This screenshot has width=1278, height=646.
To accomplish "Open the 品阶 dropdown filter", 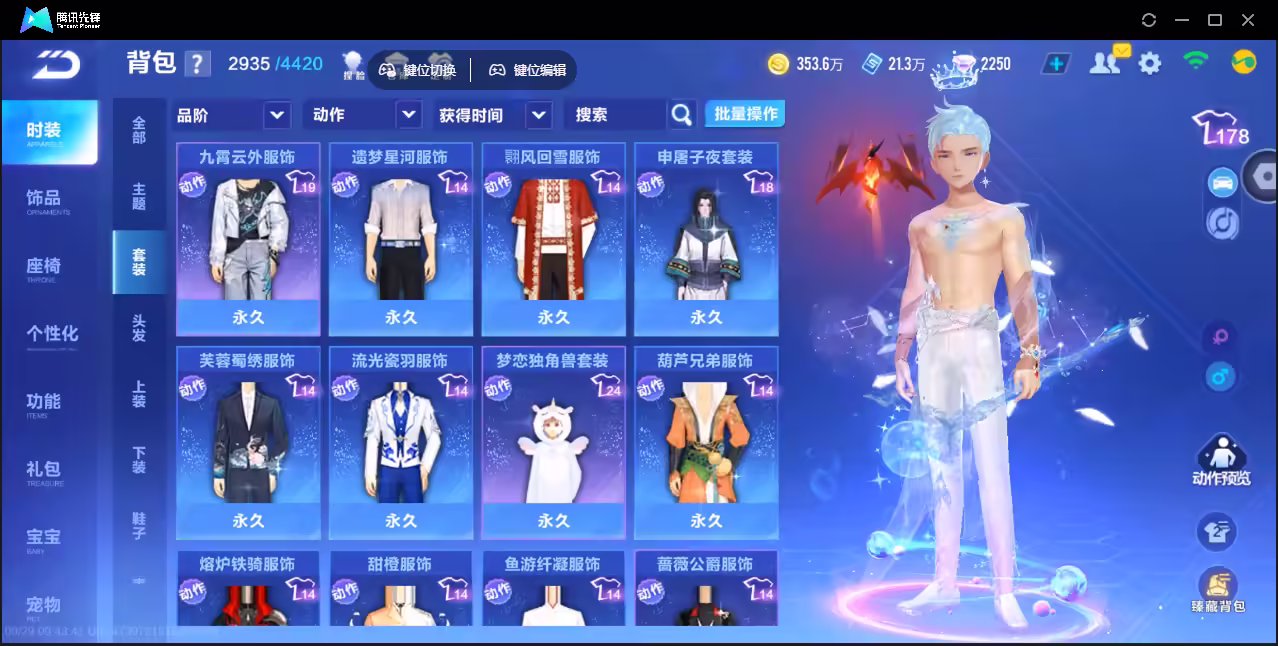I will [x=232, y=115].
